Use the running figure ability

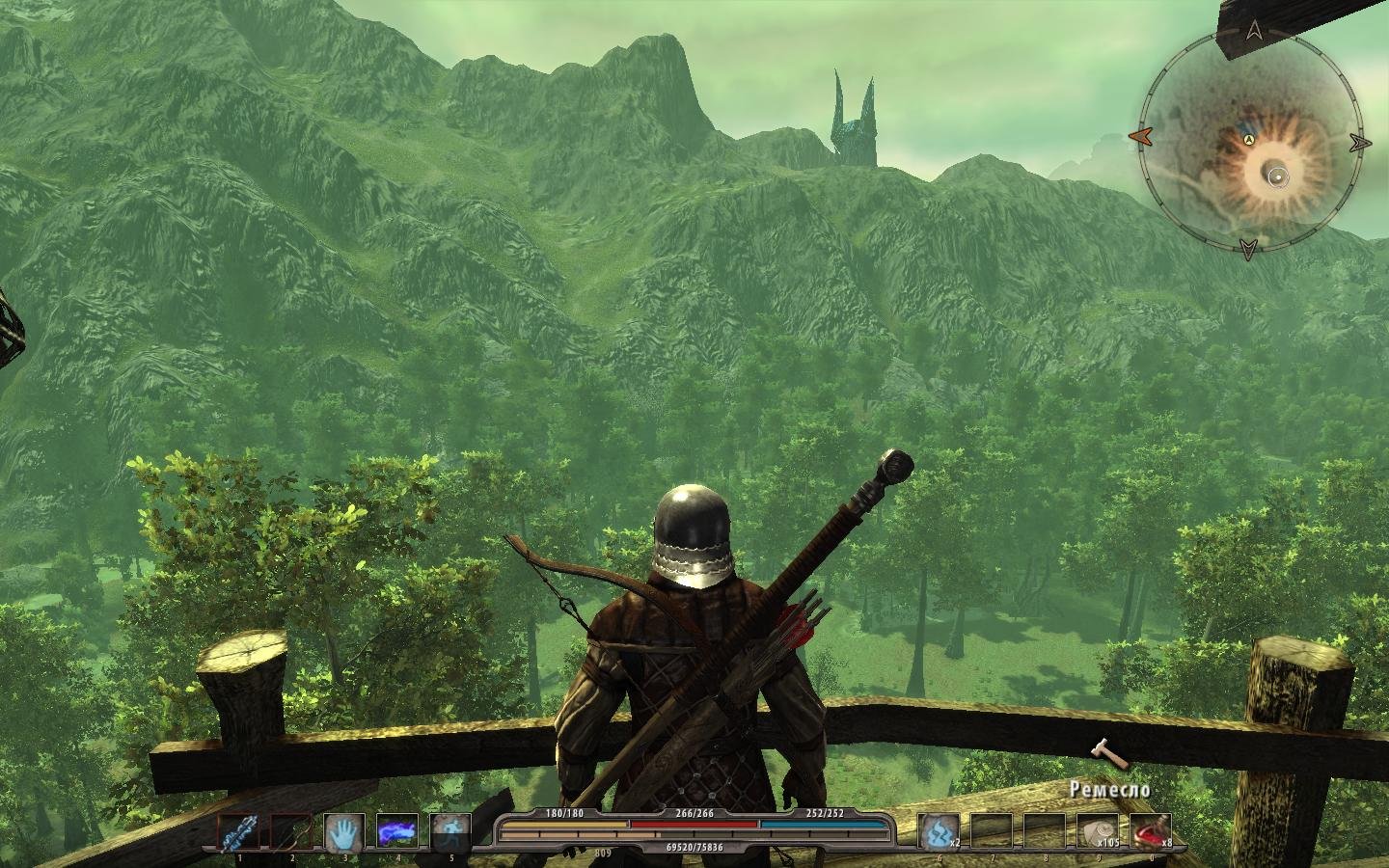pyautogui.click(x=449, y=832)
